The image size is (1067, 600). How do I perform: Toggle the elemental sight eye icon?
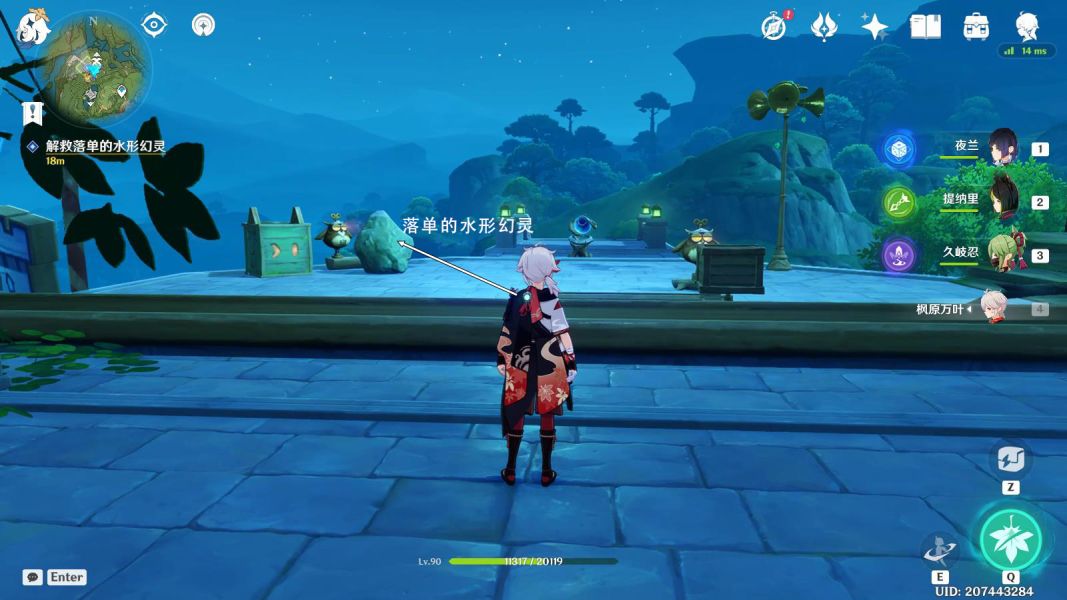coord(154,24)
